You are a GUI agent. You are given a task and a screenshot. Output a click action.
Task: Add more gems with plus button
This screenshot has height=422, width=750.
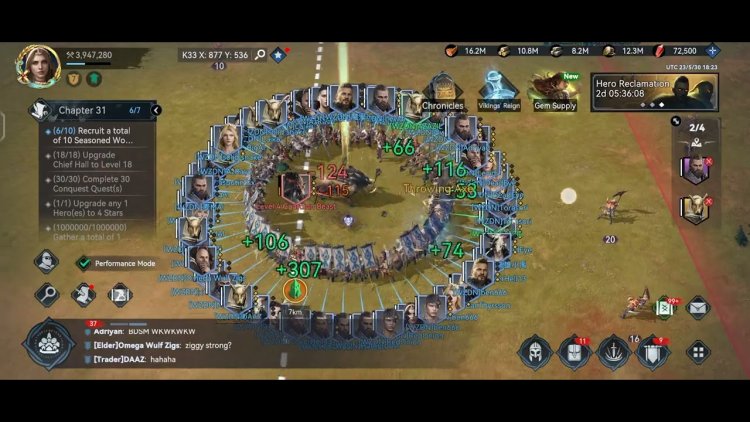(x=712, y=51)
